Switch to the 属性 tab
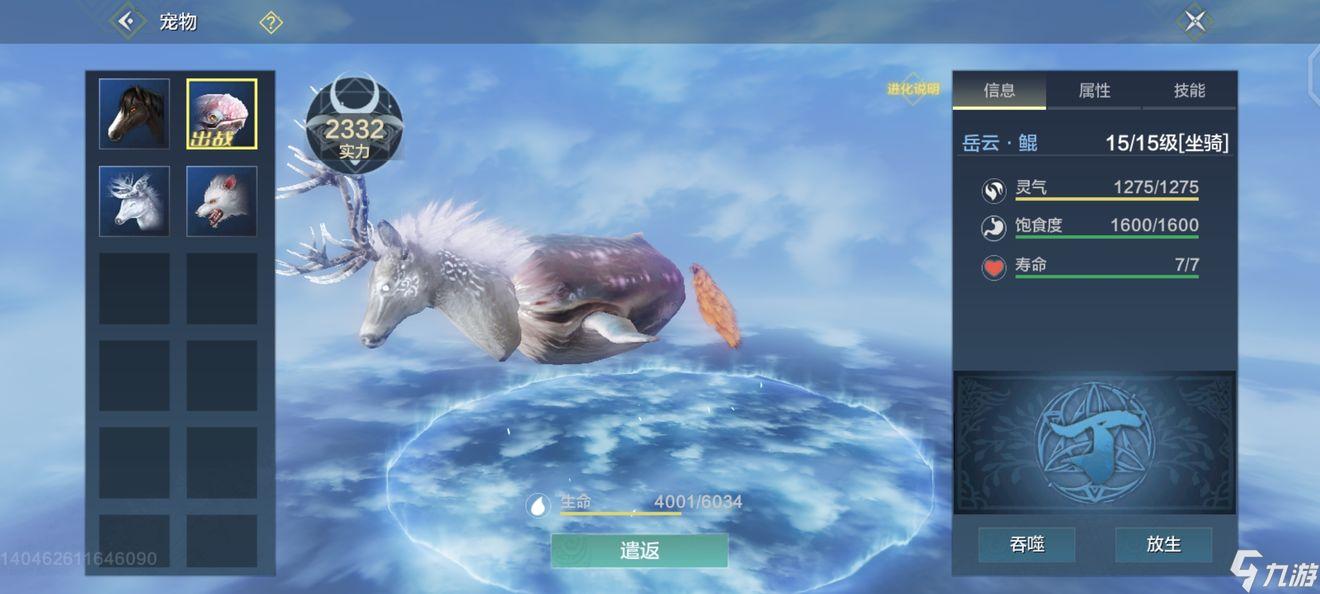This screenshot has width=1320, height=594. [x=1094, y=91]
